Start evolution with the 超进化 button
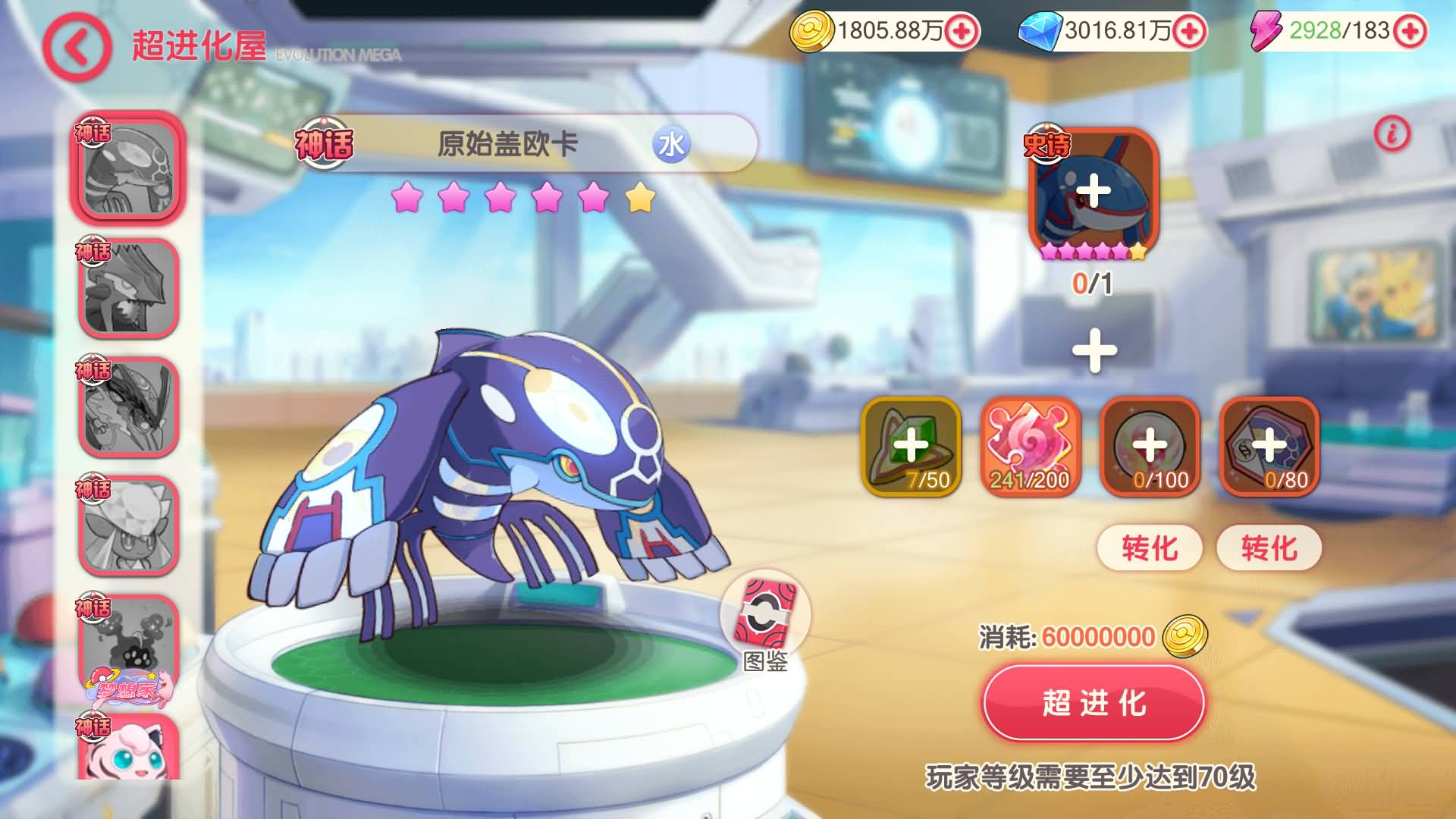Image resolution: width=1456 pixels, height=819 pixels. (1094, 703)
